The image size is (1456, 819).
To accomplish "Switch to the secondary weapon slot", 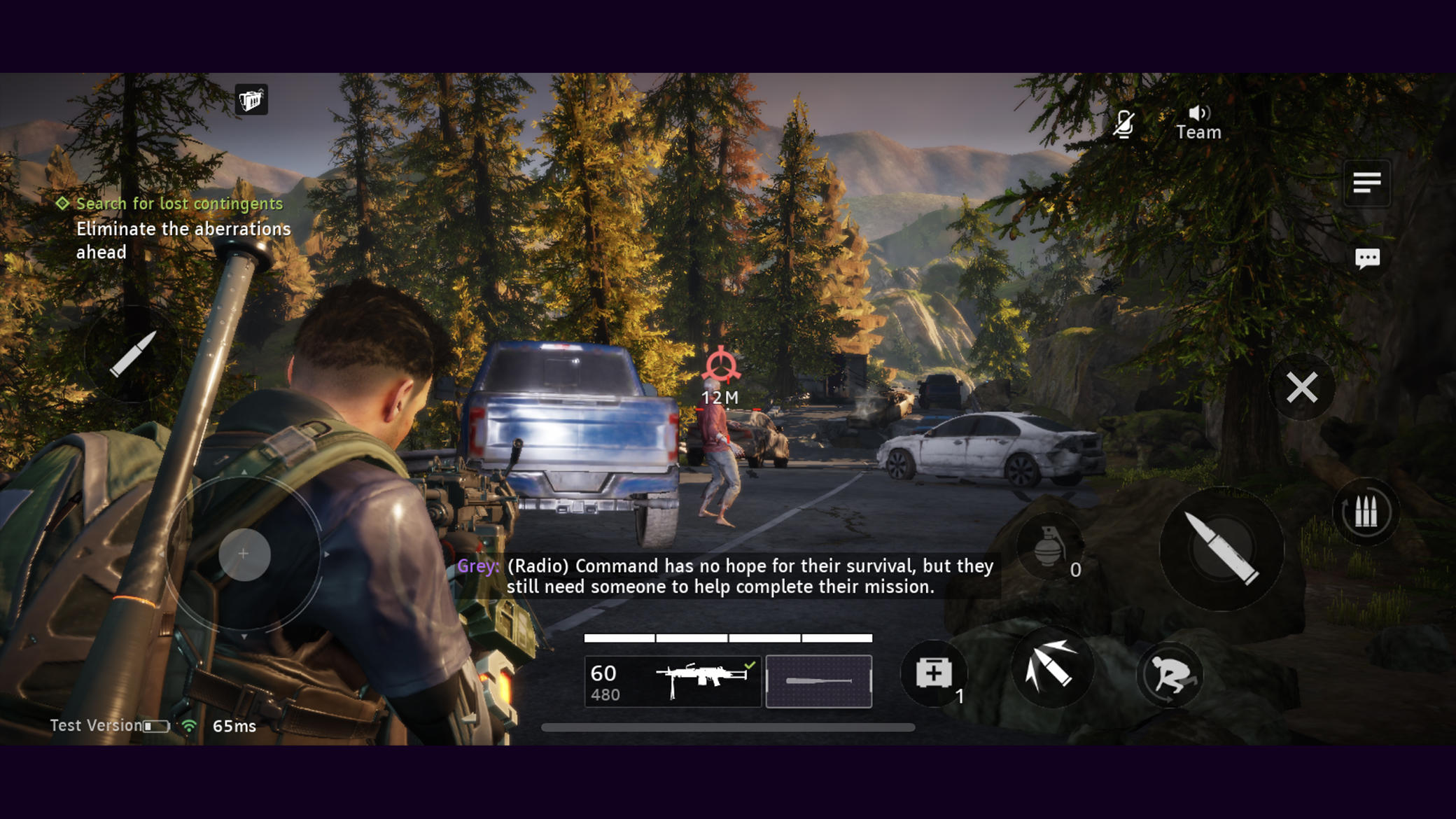I will 819,681.
